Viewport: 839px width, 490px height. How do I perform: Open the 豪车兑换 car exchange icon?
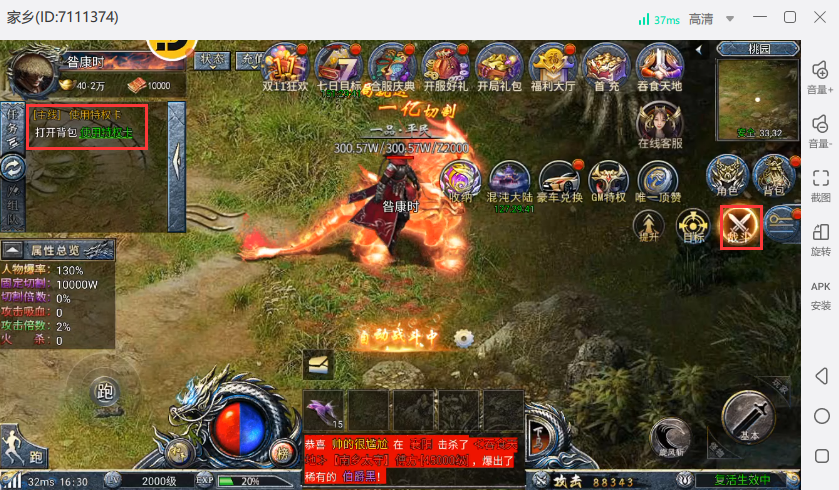coord(559,180)
